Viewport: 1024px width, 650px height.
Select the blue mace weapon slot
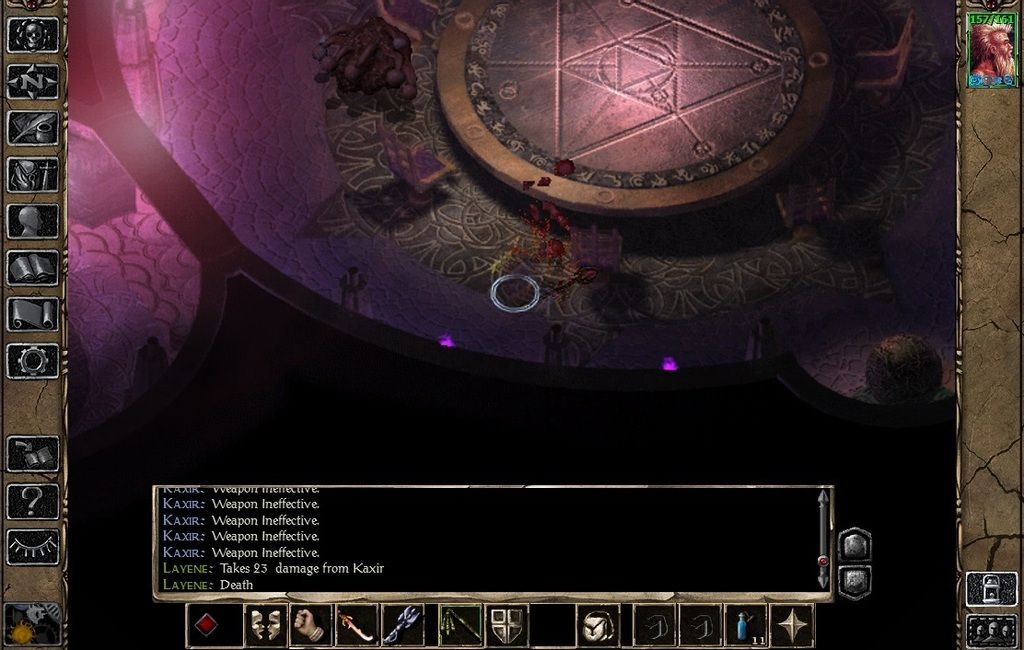click(x=402, y=626)
